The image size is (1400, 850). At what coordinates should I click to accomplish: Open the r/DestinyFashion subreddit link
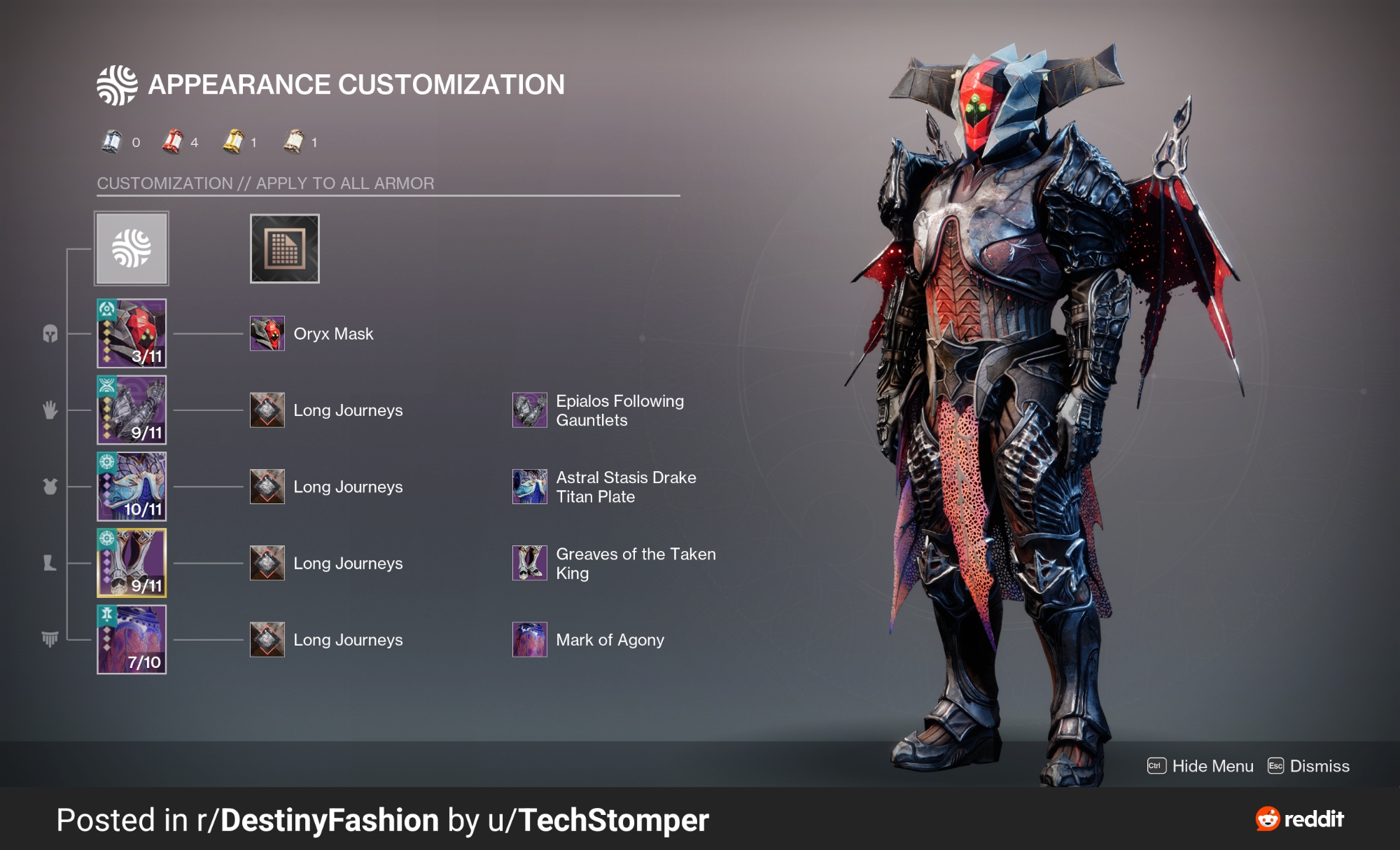point(318,820)
